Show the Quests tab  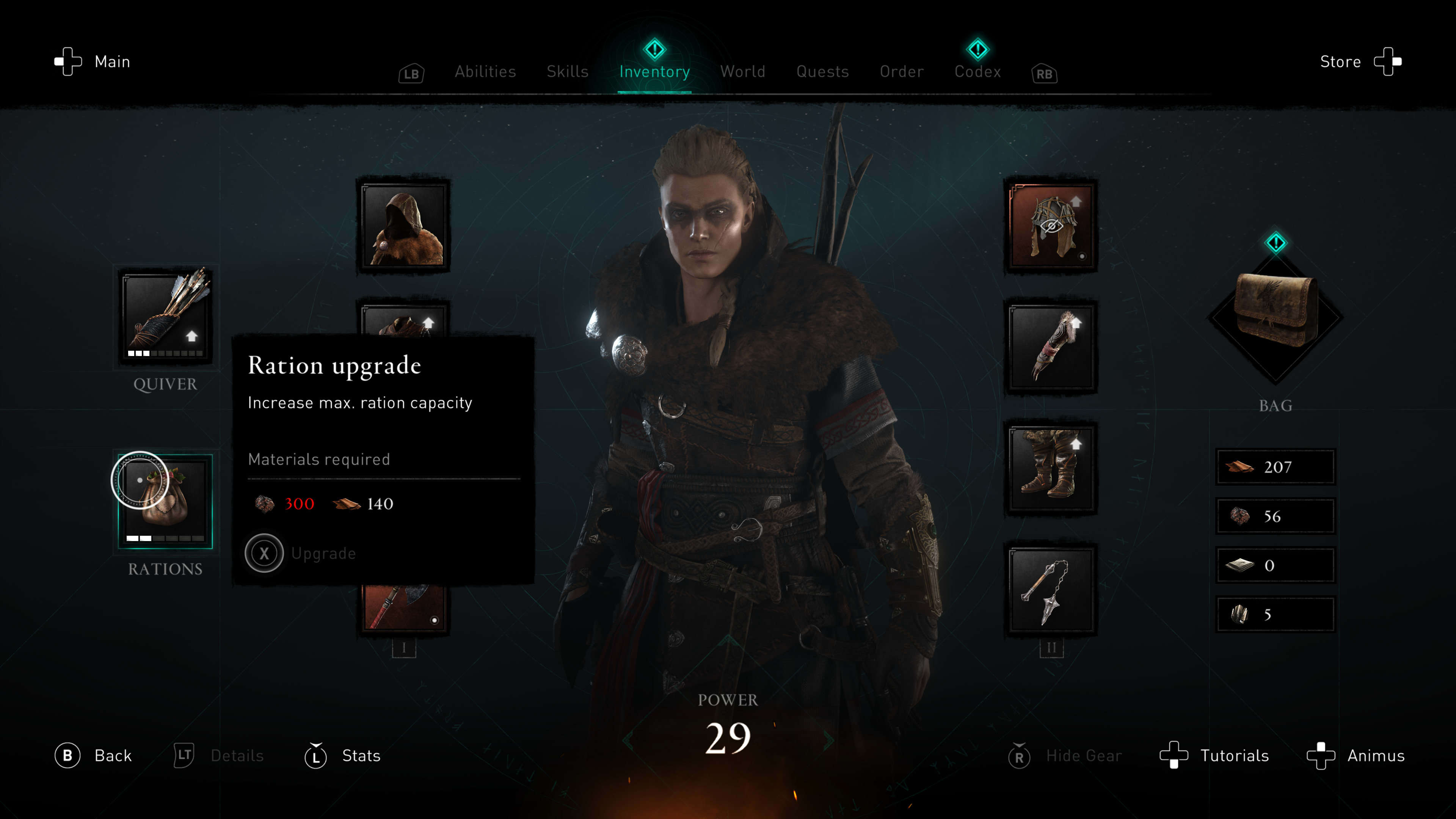pyautogui.click(x=822, y=72)
